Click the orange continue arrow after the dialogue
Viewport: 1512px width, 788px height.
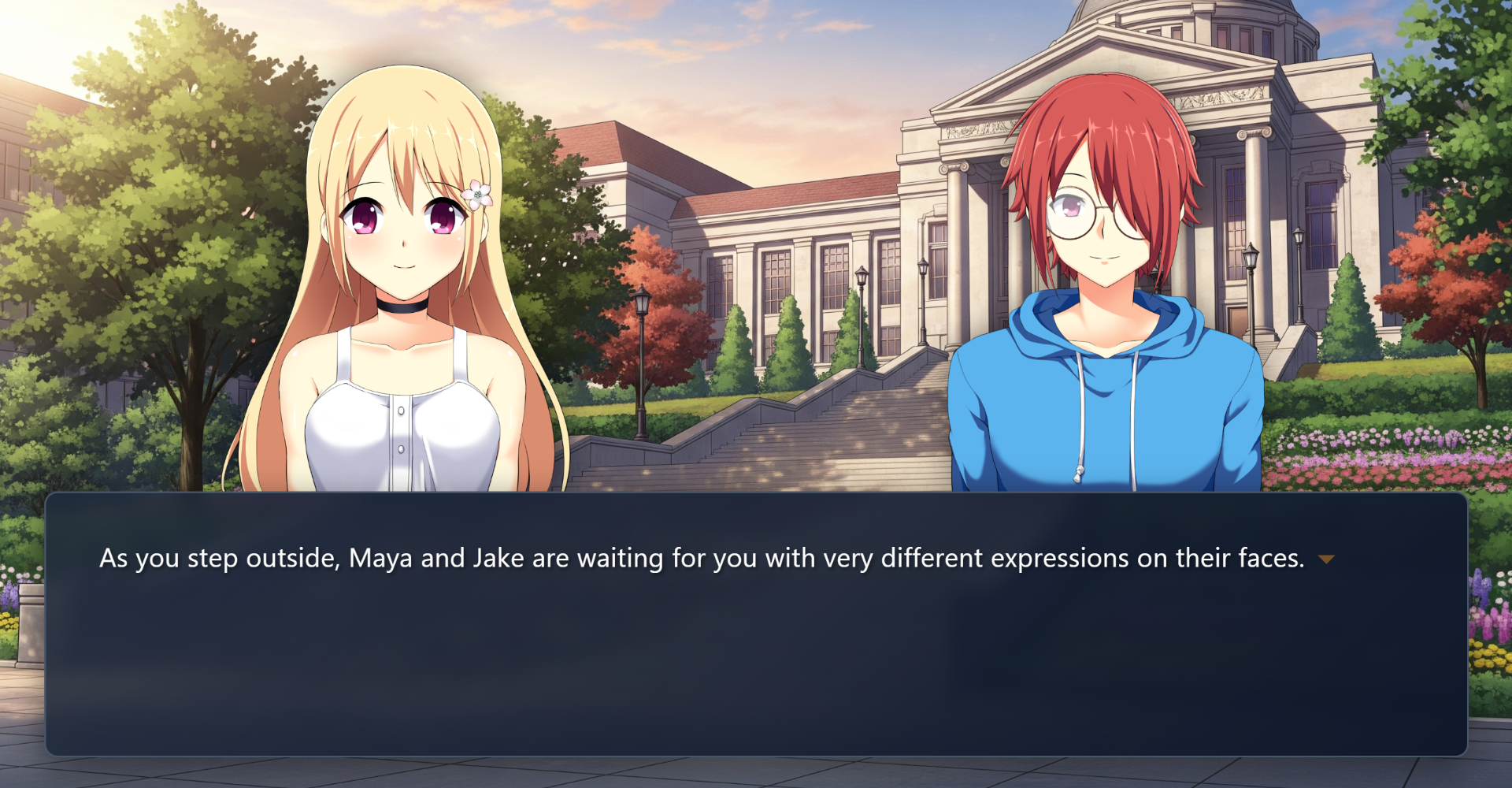1326,559
